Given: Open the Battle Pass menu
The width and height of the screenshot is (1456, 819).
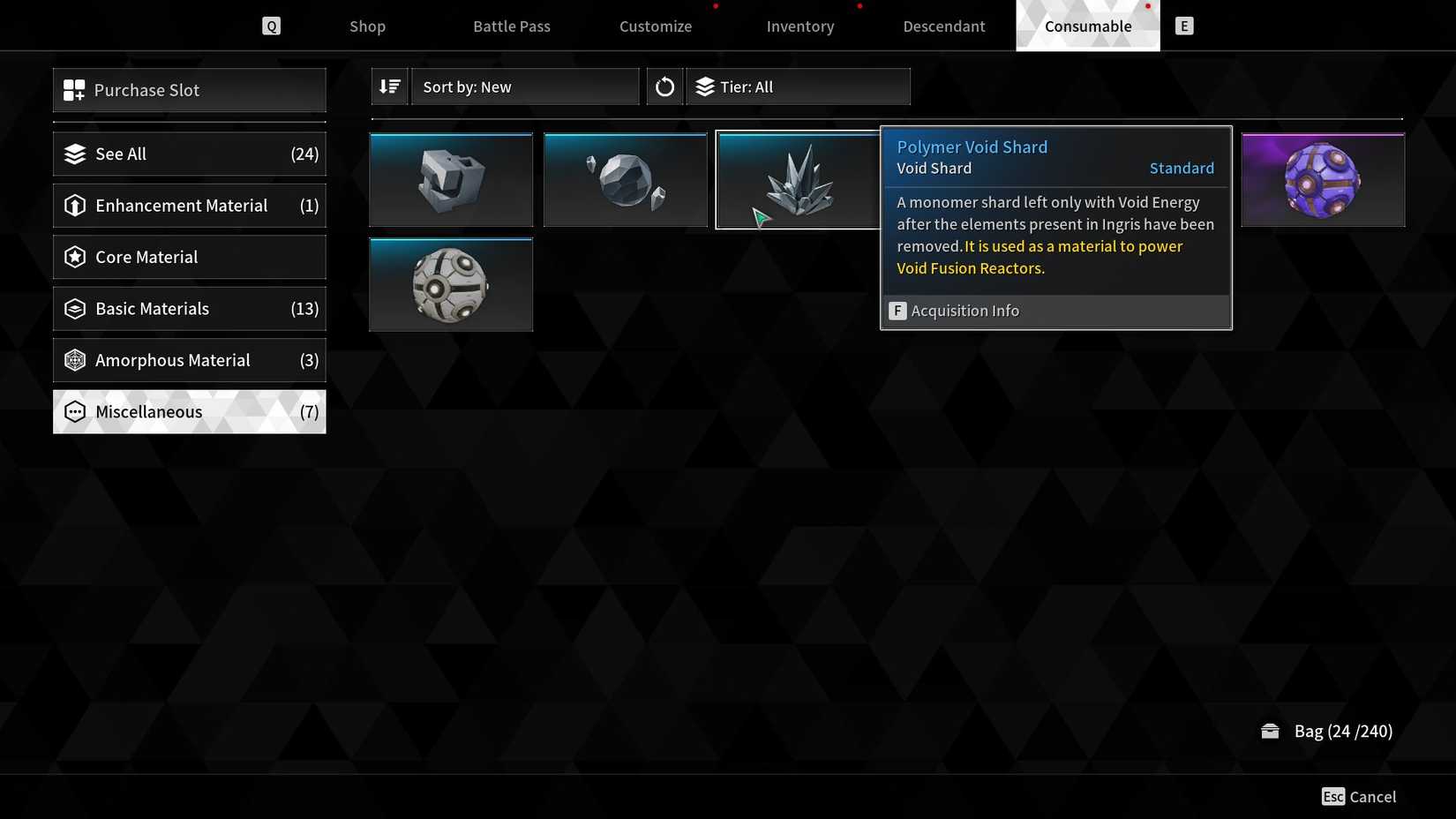Looking at the screenshot, I should click(511, 26).
